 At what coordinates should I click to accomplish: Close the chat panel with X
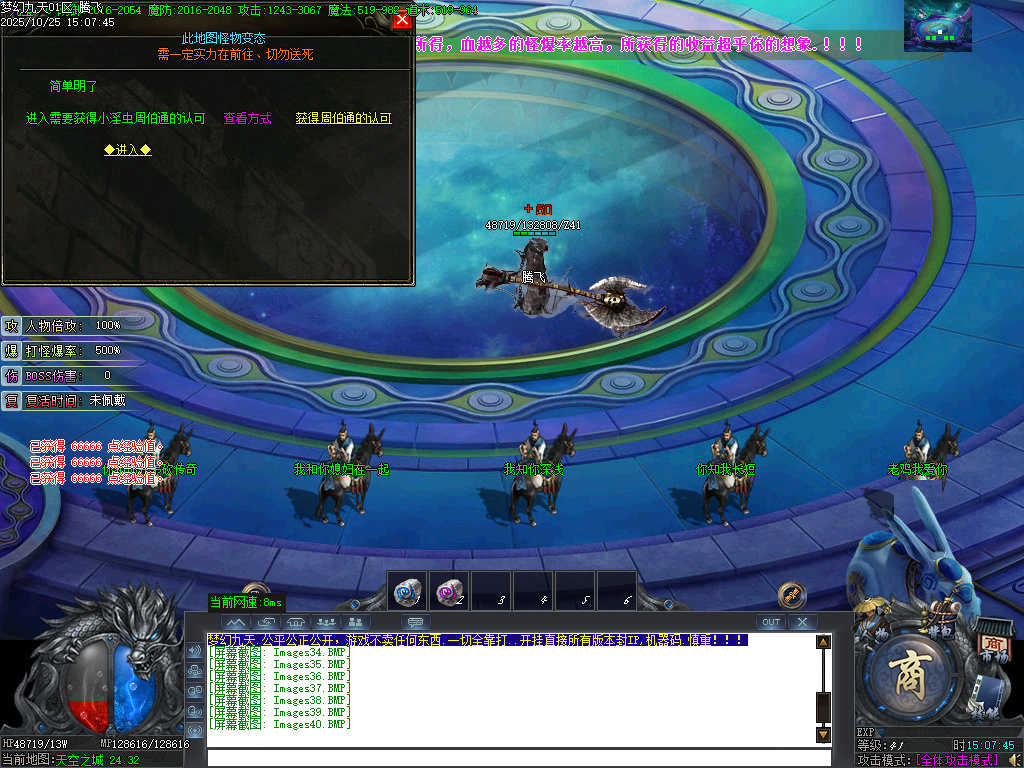802,622
